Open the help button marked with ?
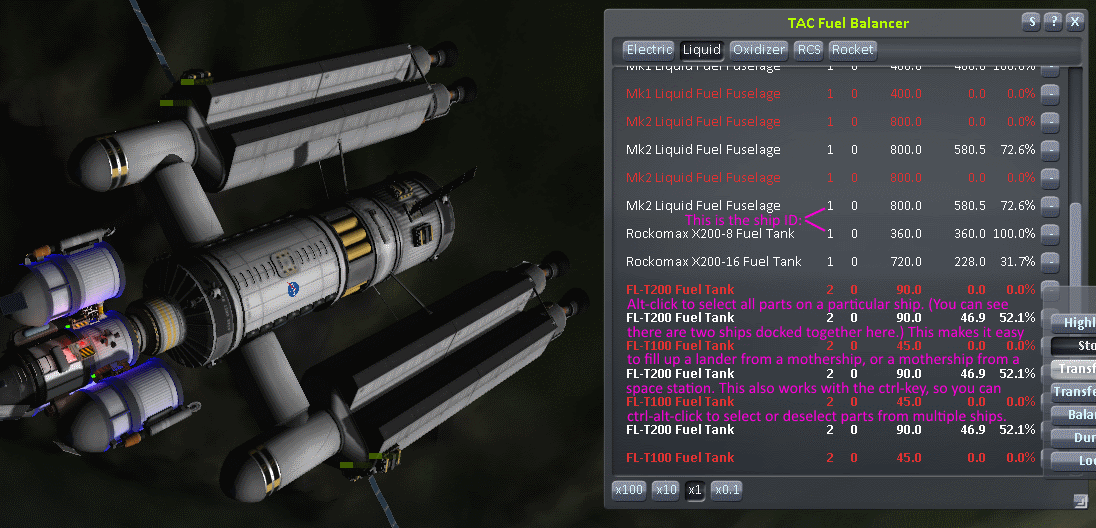The height and width of the screenshot is (528, 1096). (1052, 21)
